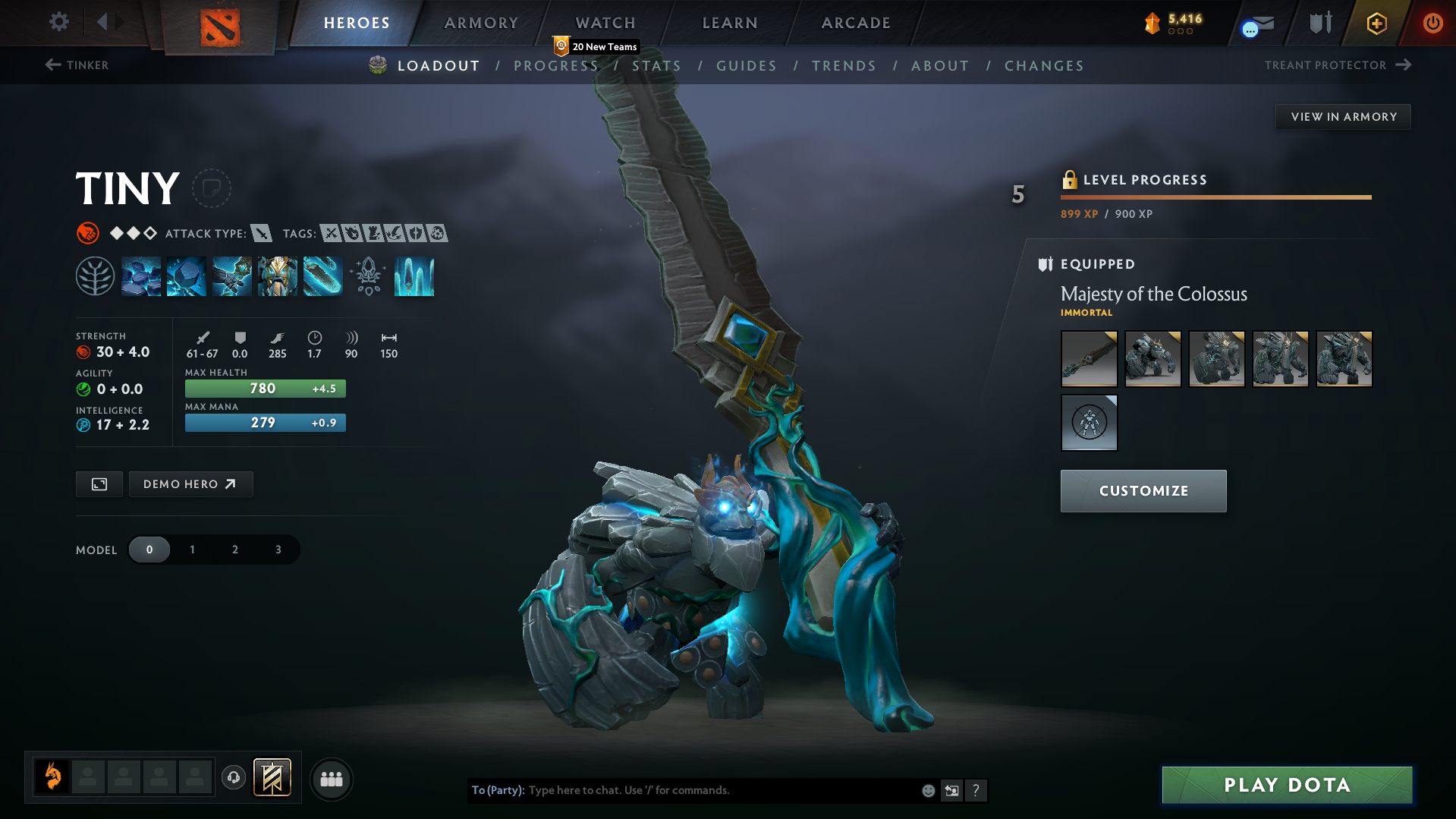Switch to the STATS tab
The width and height of the screenshot is (1456, 819).
pos(657,65)
